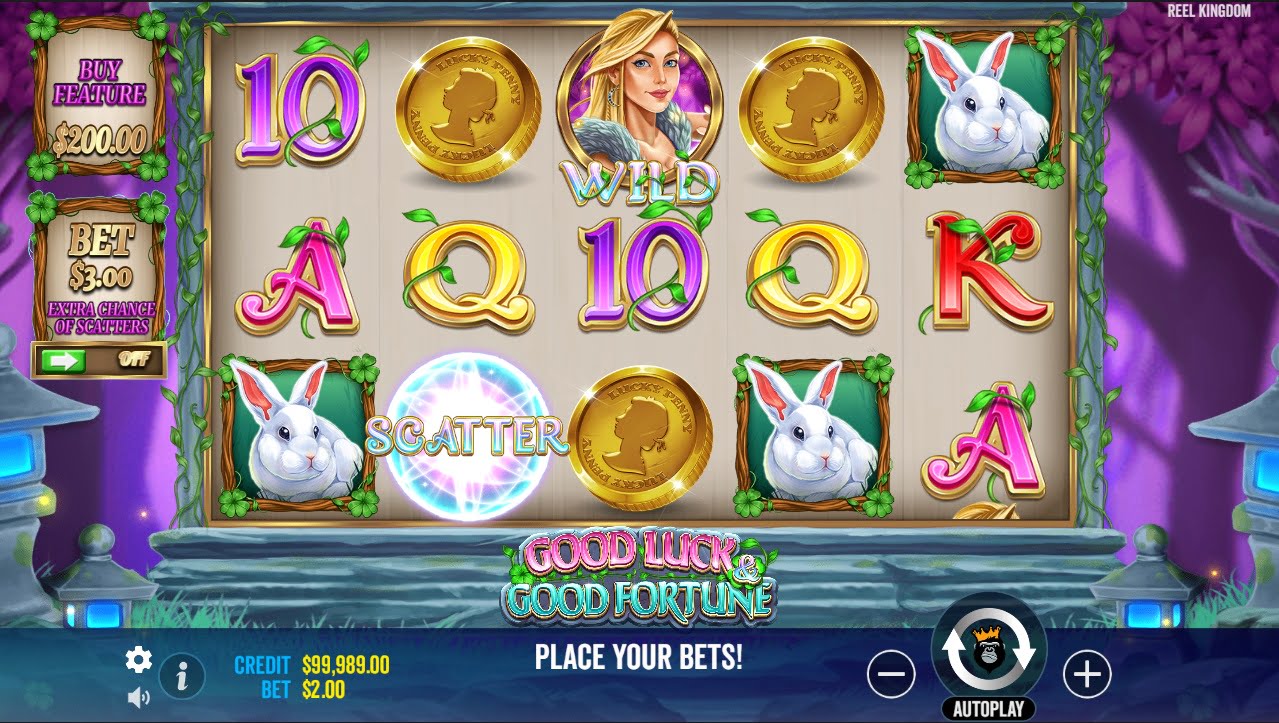This screenshot has height=723, width=1279.
Task: Toggle the extra chance of scatters switch
Action: (x=99, y=360)
